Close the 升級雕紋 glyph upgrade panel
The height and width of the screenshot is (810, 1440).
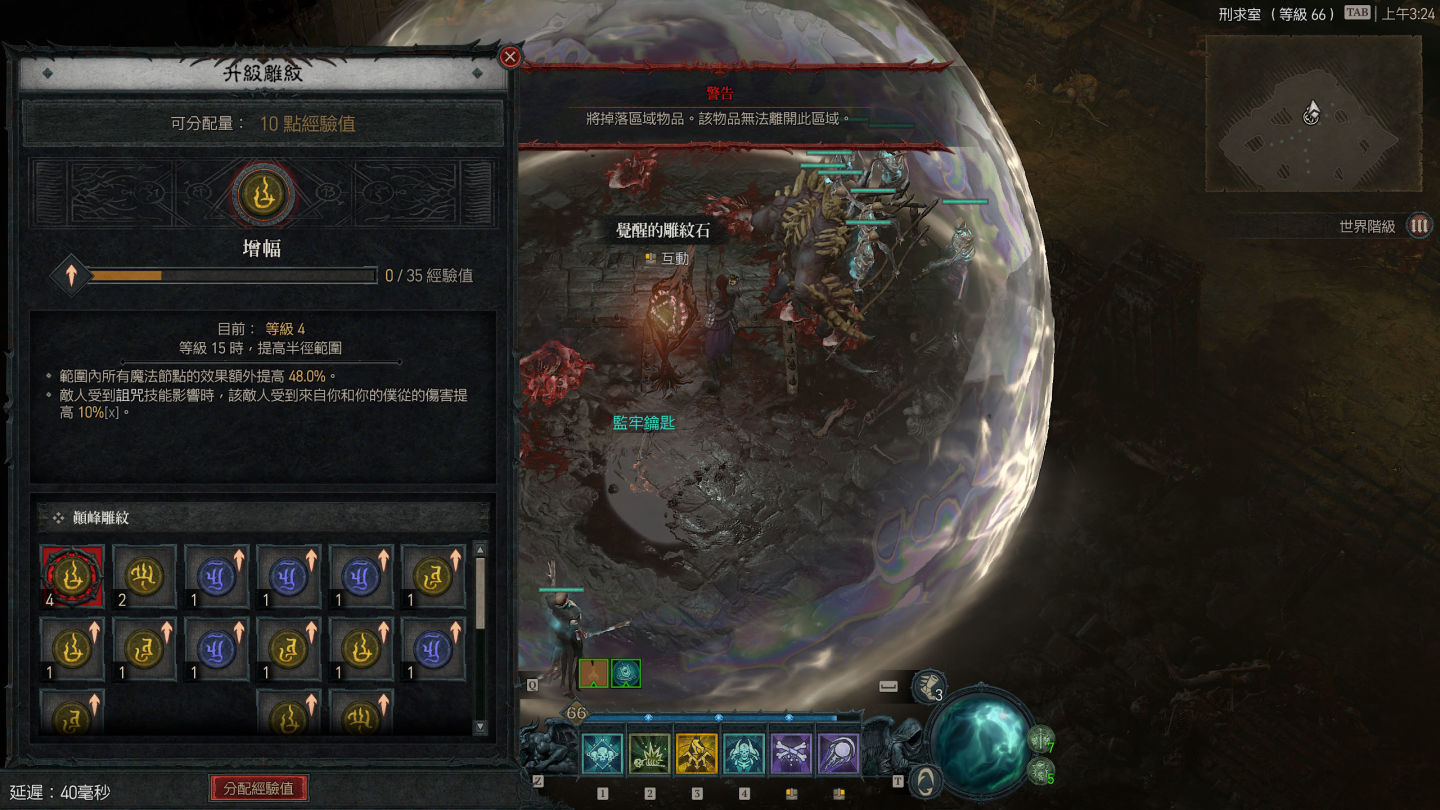point(510,57)
